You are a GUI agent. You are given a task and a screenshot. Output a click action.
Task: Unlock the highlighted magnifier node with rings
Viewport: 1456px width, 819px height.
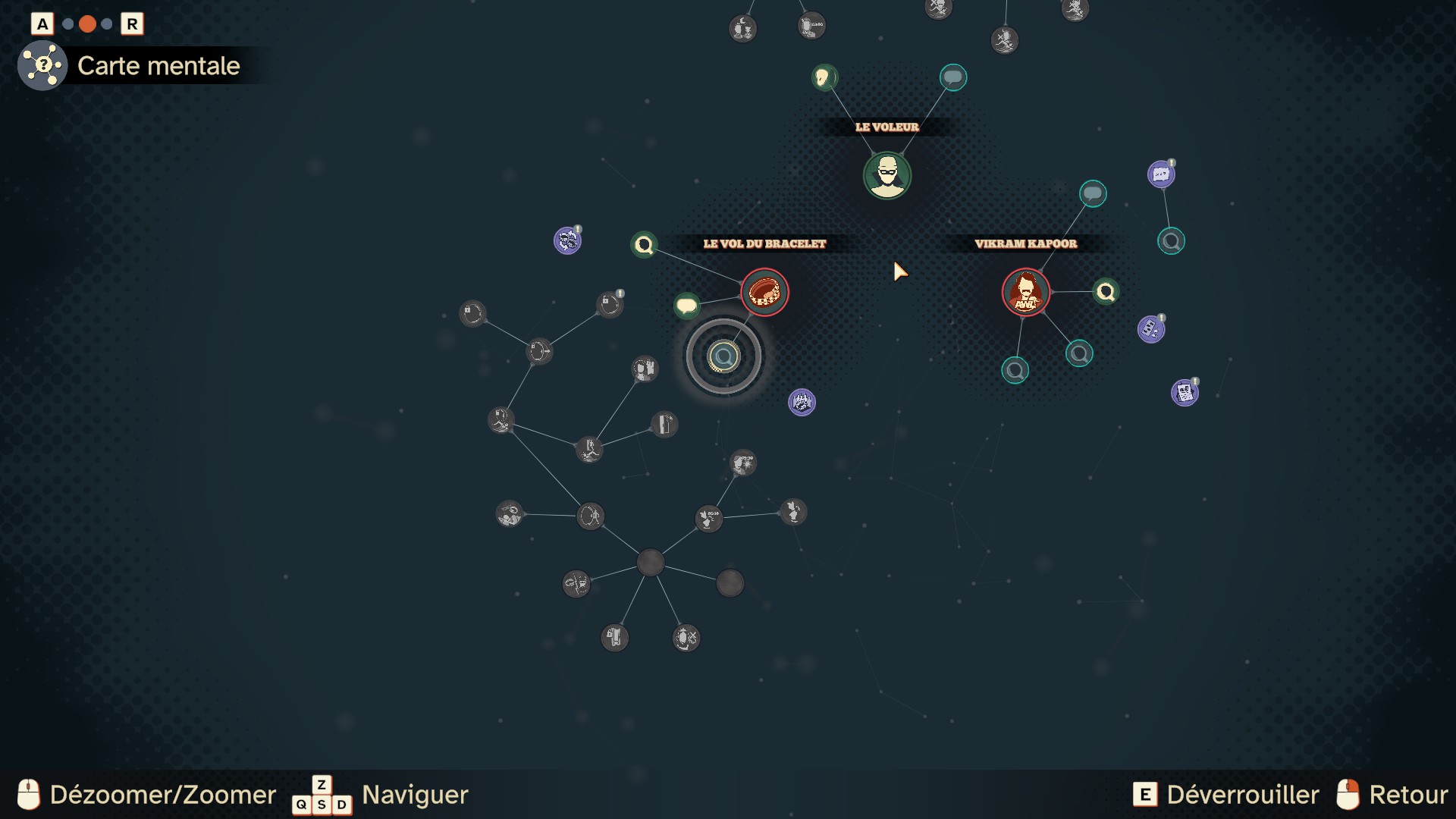point(723,356)
